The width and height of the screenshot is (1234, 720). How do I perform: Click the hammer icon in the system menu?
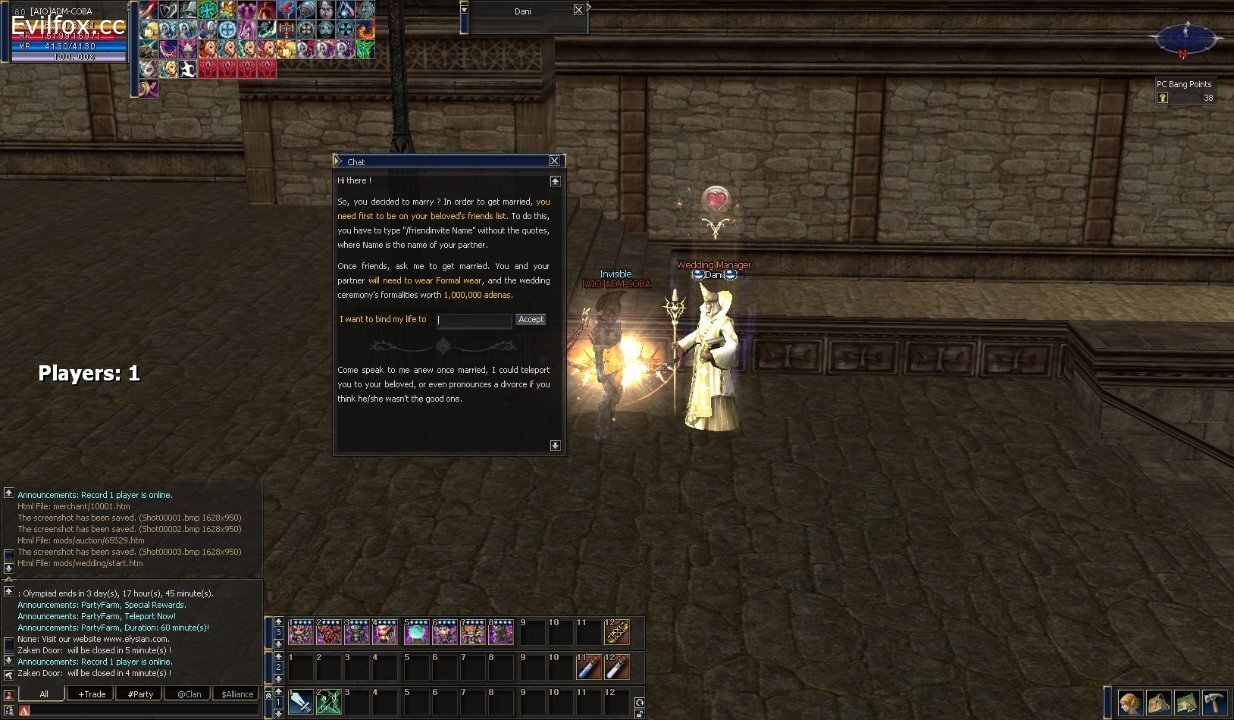pyautogui.click(x=1214, y=703)
